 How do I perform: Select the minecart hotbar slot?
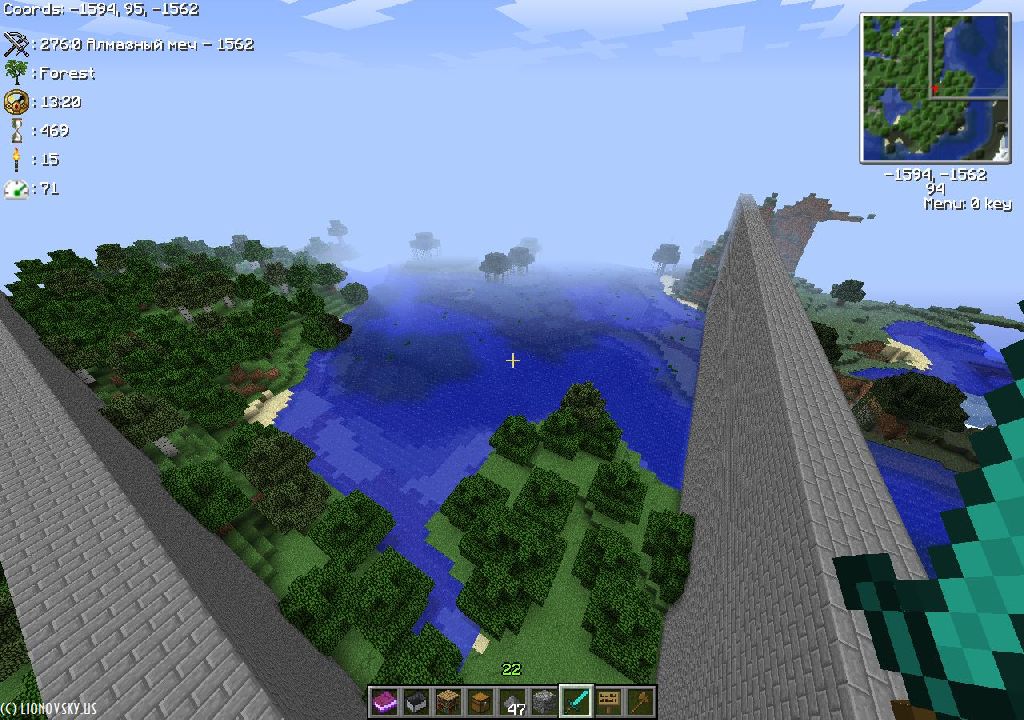click(x=417, y=702)
